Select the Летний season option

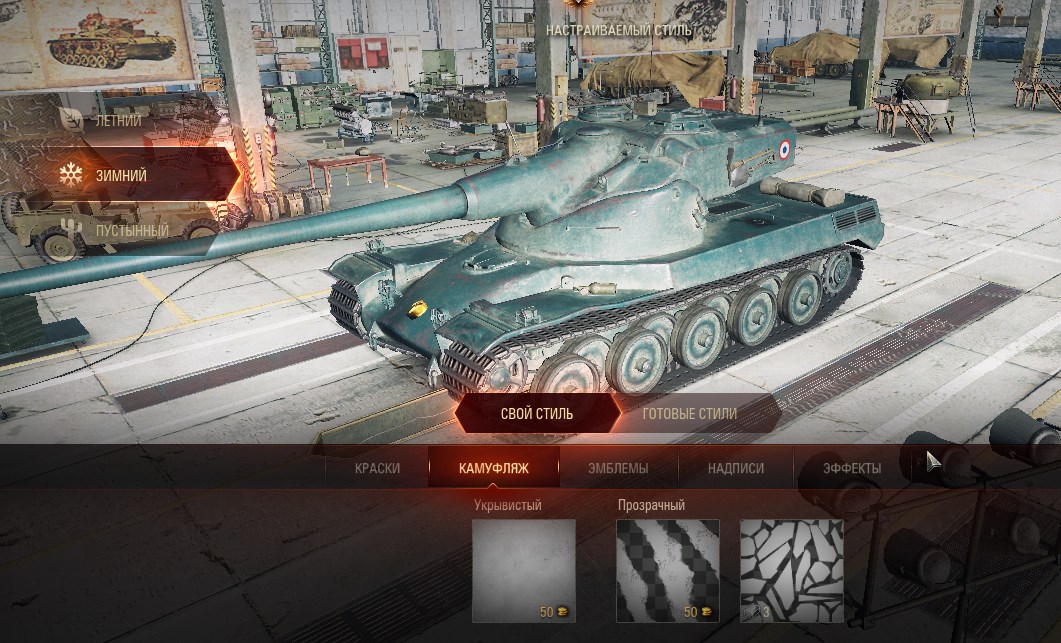pyautogui.click(x=117, y=120)
